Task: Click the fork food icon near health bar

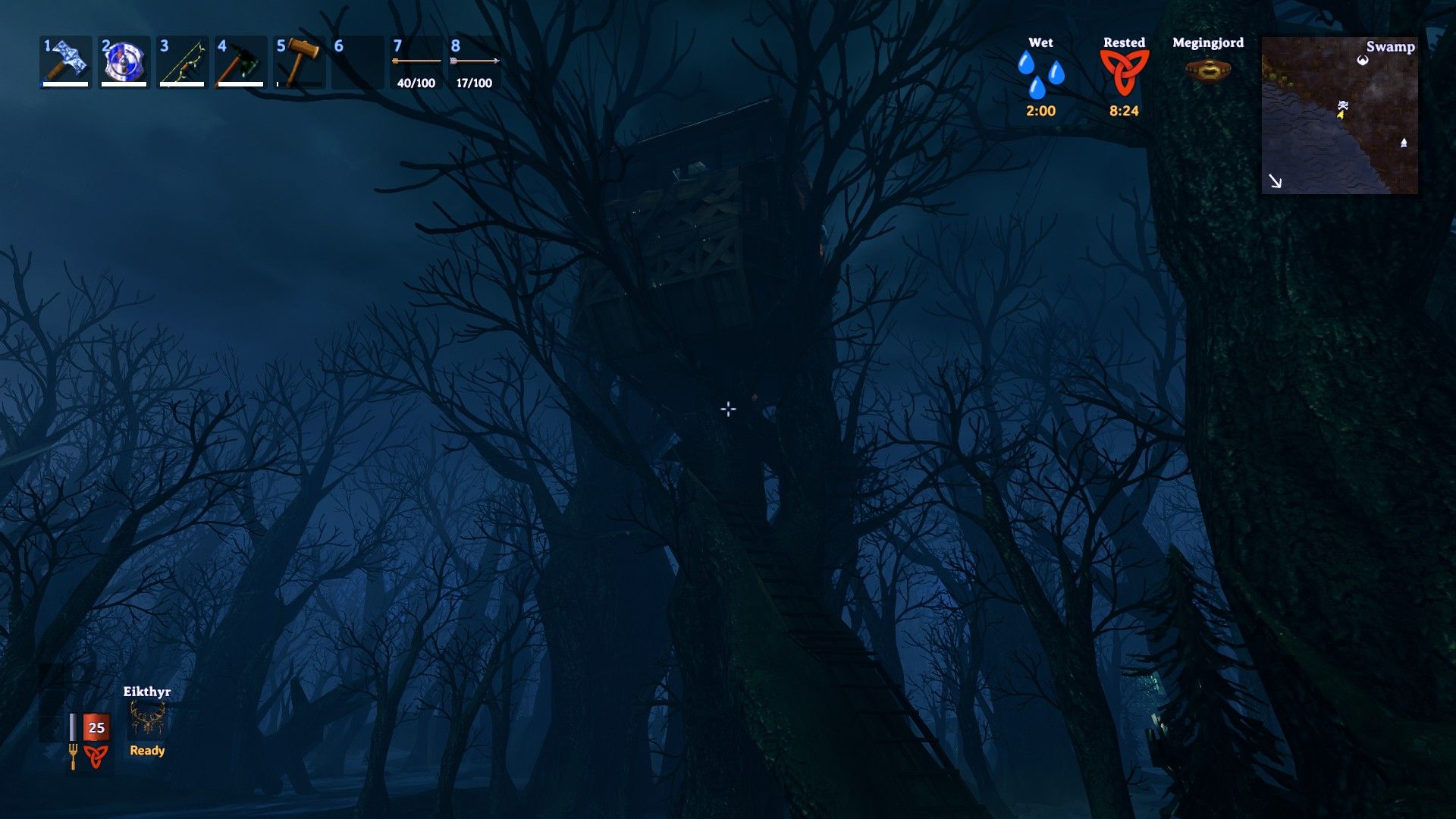Action: pyautogui.click(x=72, y=753)
